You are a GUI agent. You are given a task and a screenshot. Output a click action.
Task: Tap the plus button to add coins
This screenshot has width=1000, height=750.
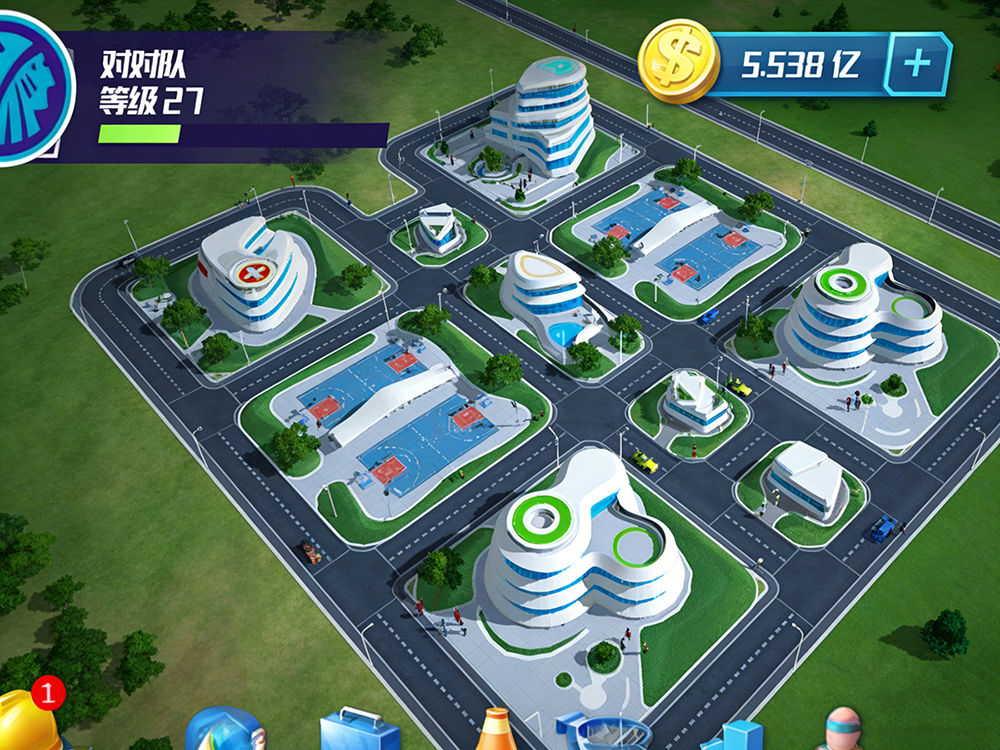pyautogui.click(x=916, y=64)
